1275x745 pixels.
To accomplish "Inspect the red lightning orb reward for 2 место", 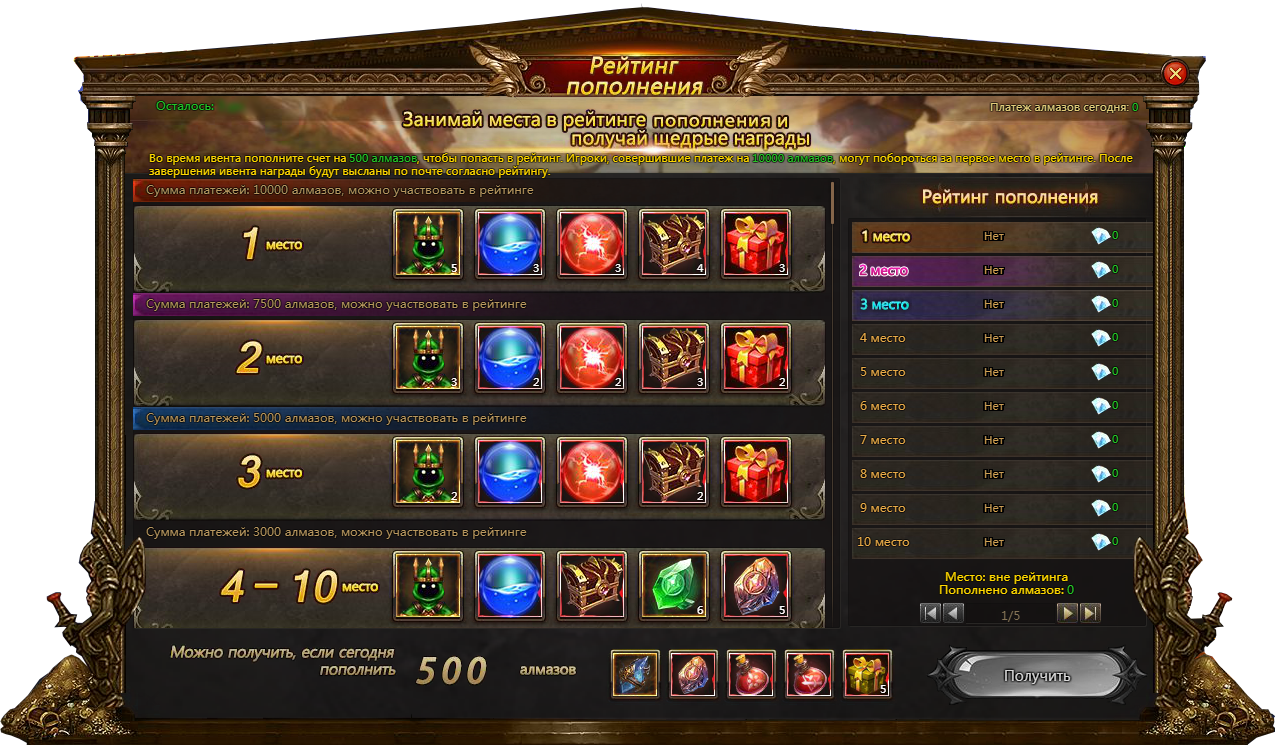I will (592, 358).
